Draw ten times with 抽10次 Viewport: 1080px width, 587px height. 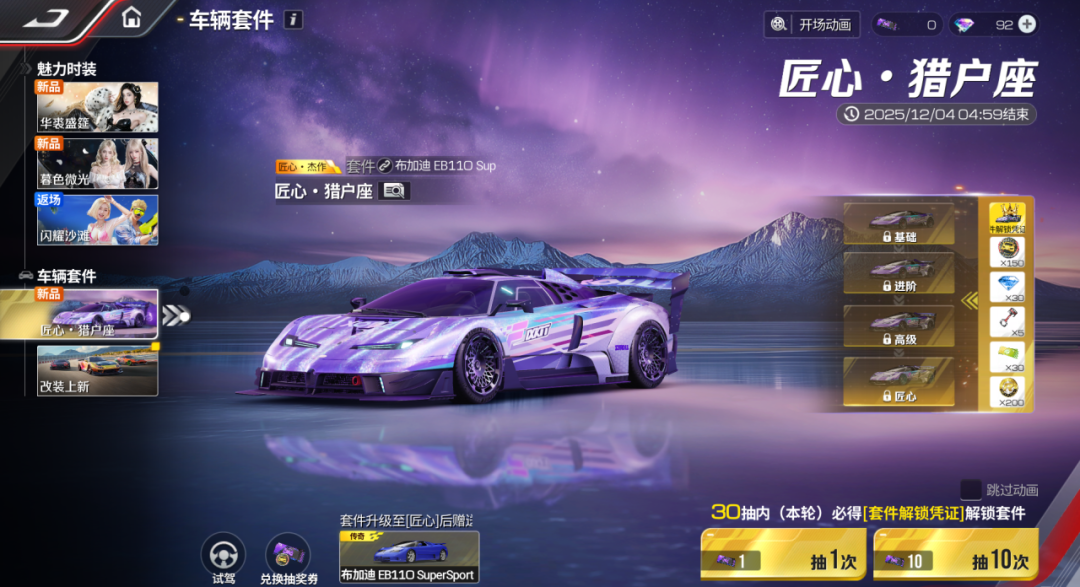coord(955,555)
